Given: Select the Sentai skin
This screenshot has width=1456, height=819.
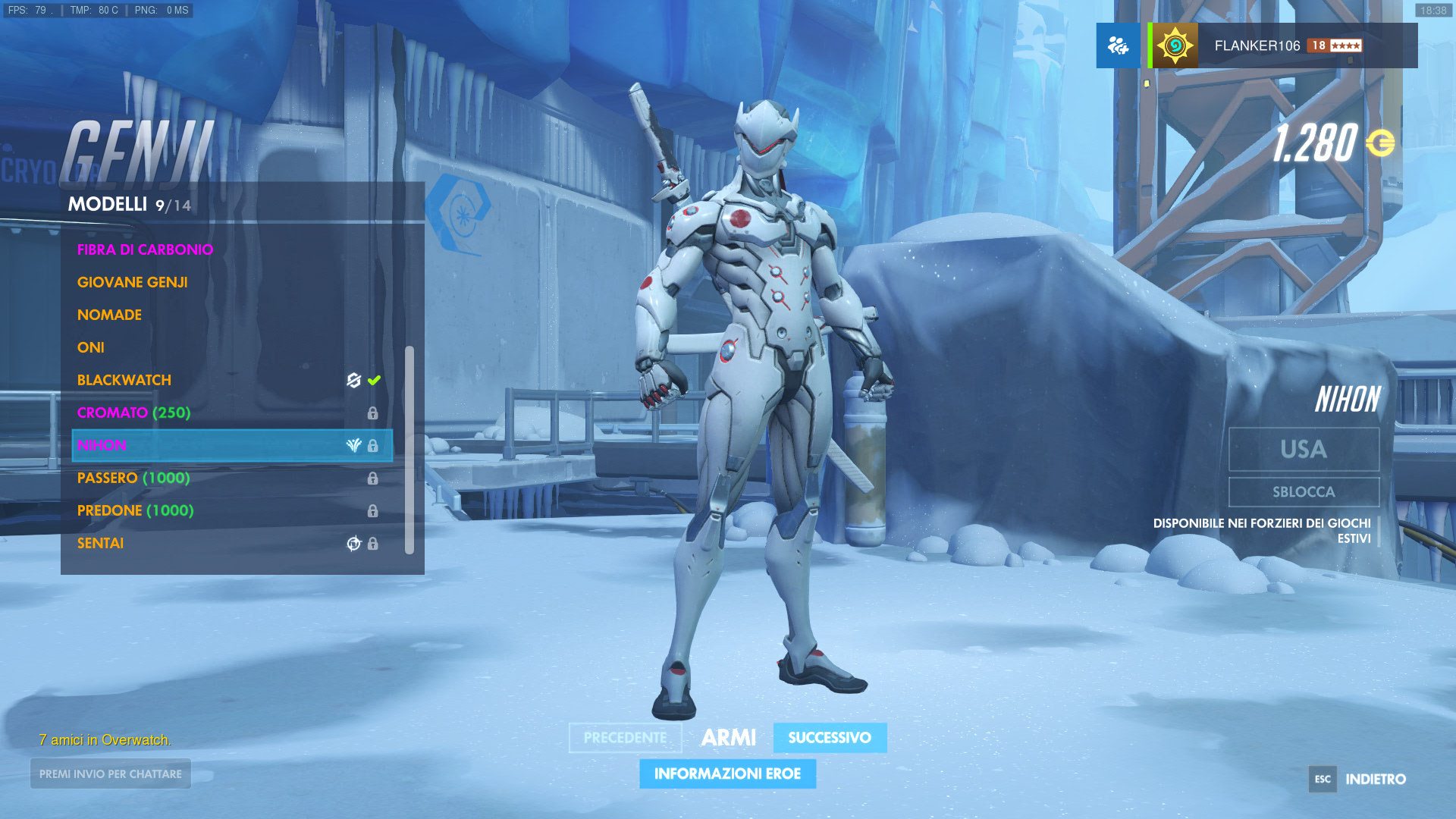Looking at the screenshot, I should pyautogui.click(x=100, y=543).
